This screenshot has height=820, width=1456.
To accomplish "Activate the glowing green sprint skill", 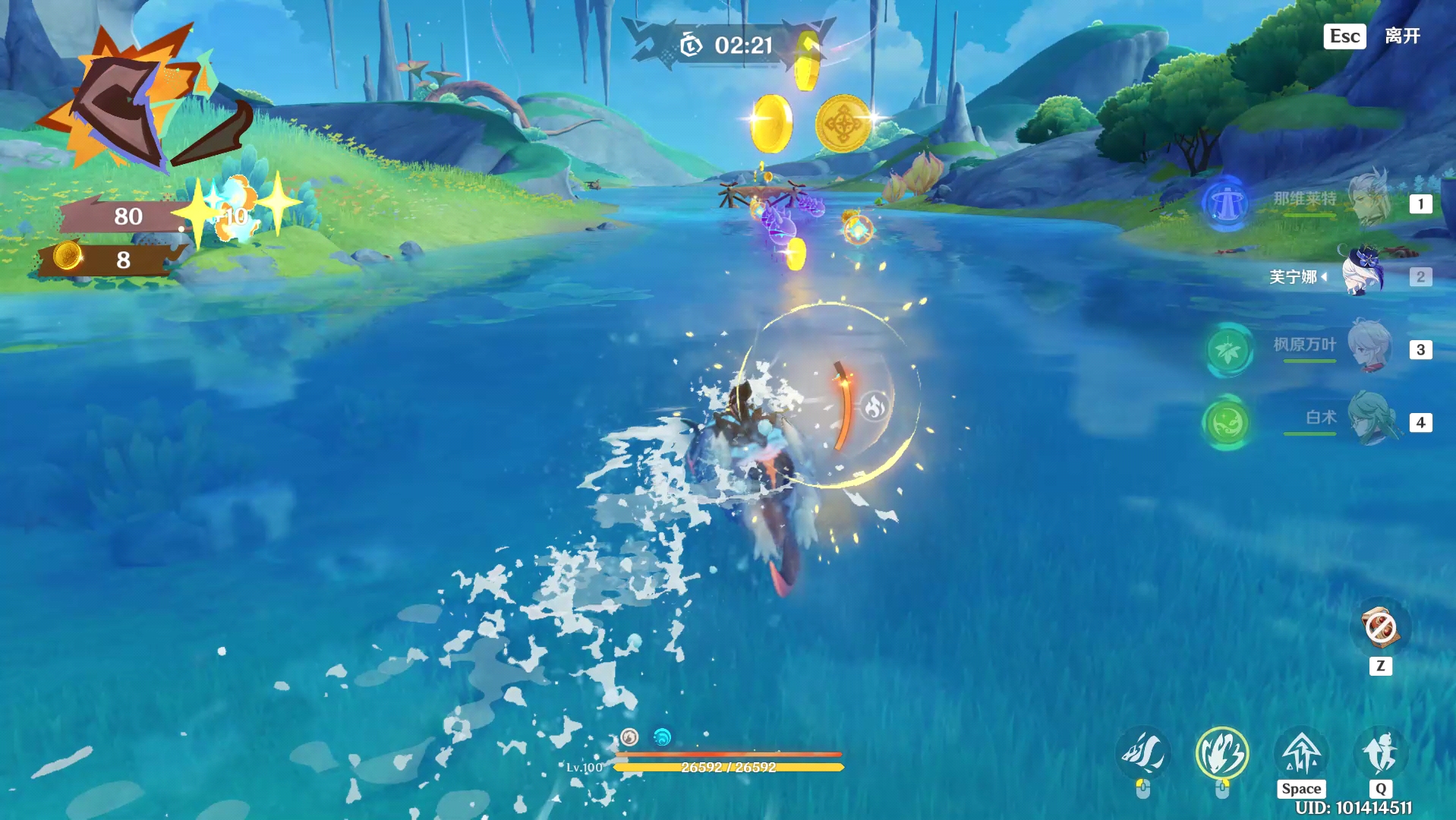I will point(1221,753).
